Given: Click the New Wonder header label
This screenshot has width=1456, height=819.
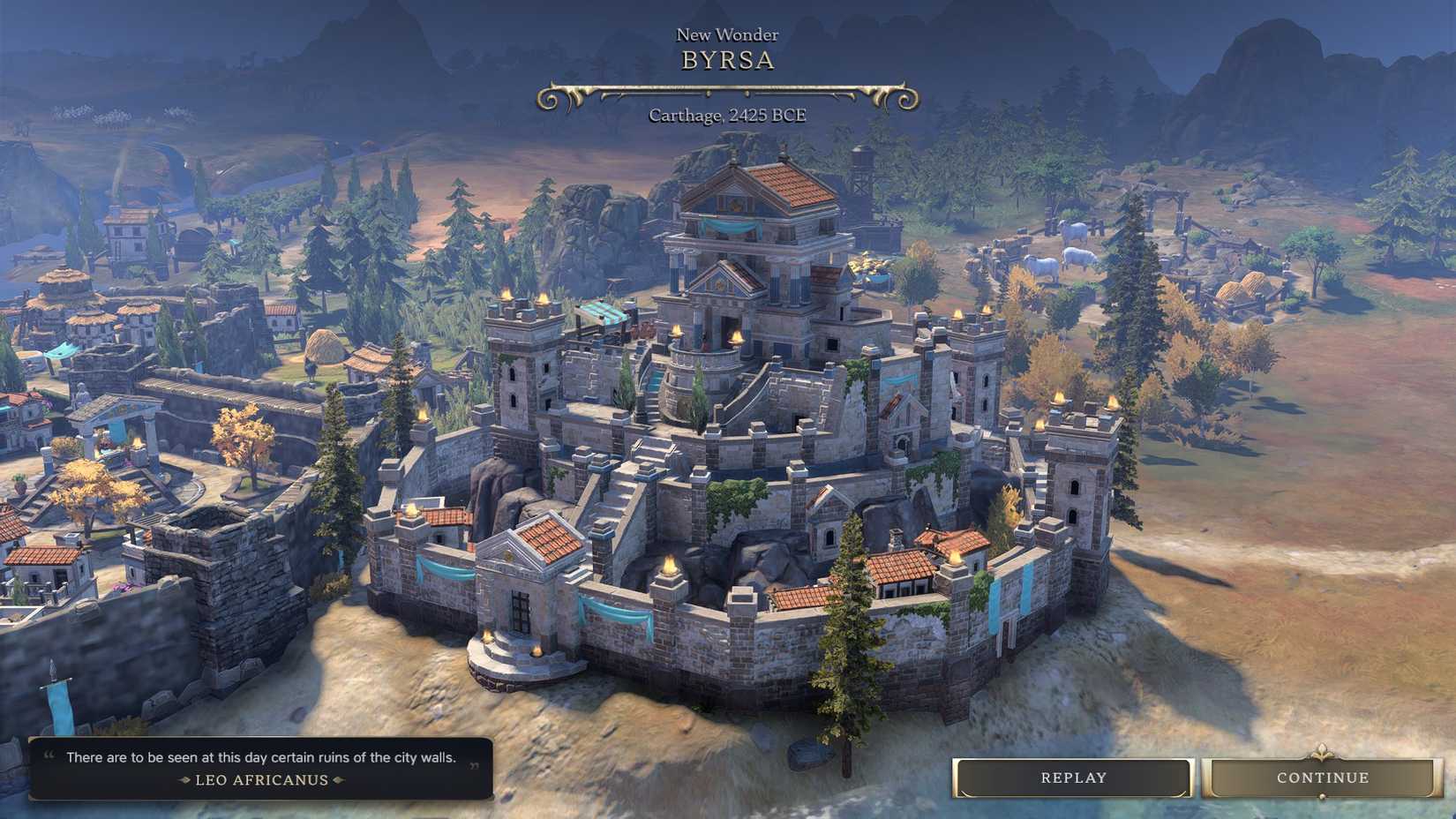Looking at the screenshot, I should [x=726, y=34].
